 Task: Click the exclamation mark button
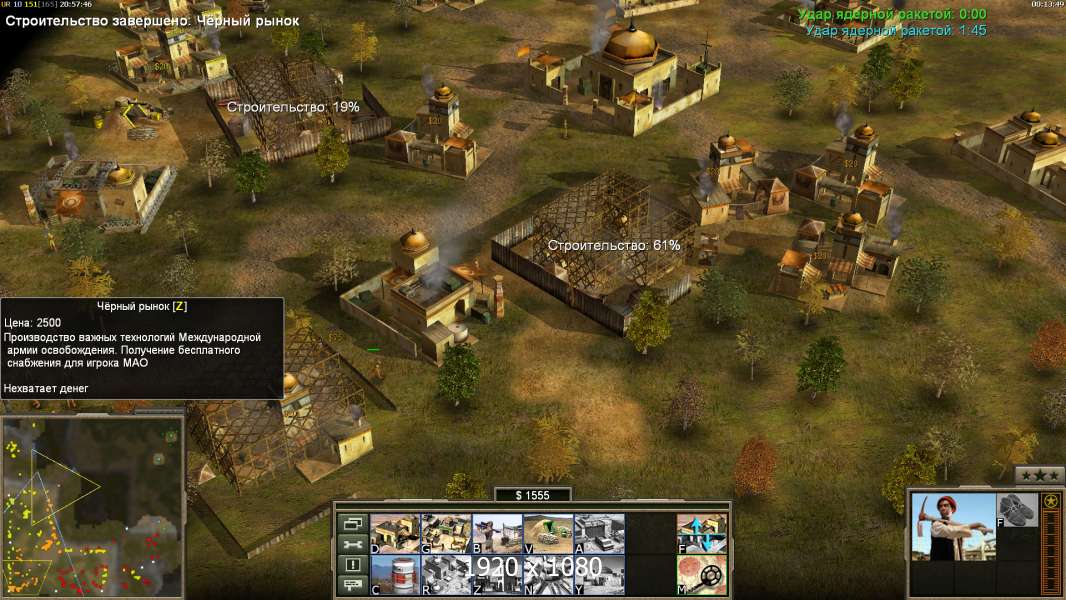click(x=352, y=565)
